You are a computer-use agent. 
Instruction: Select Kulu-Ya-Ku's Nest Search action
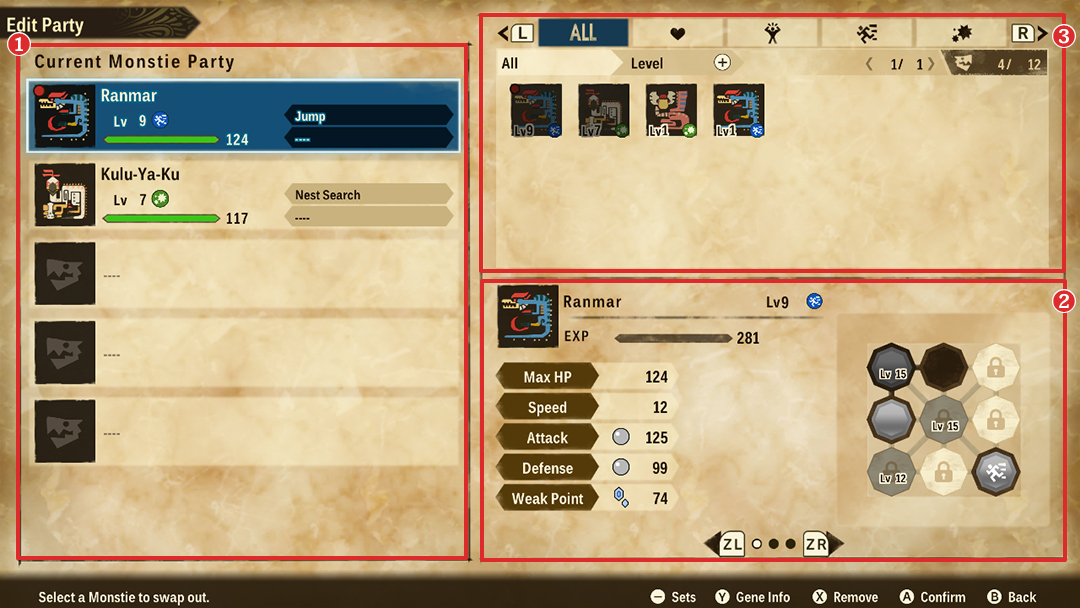coord(368,195)
